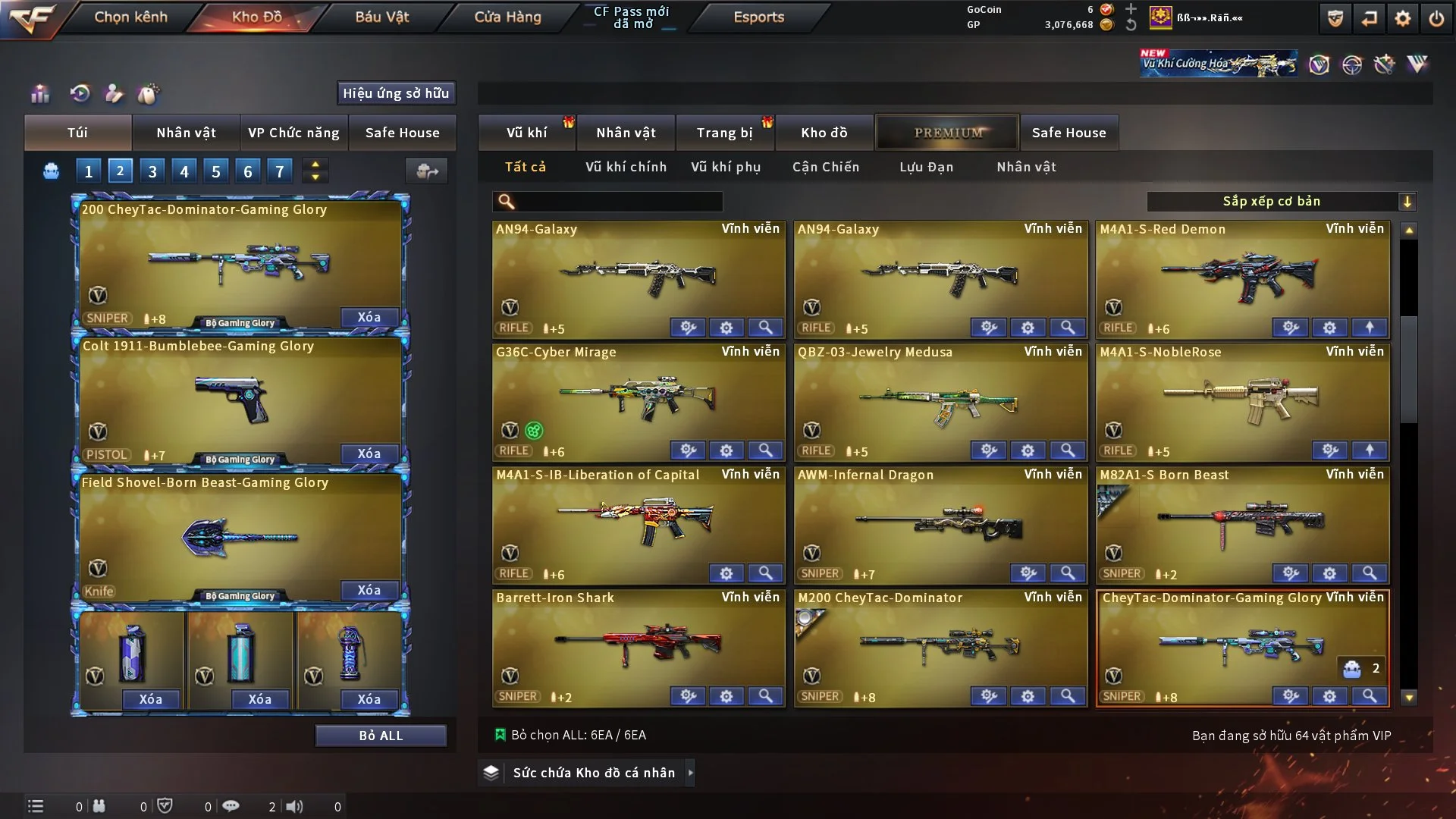Open the Hiệu ứng sở hữu button
This screenshot has height=819, width=1456.
[x=396, y=93]
